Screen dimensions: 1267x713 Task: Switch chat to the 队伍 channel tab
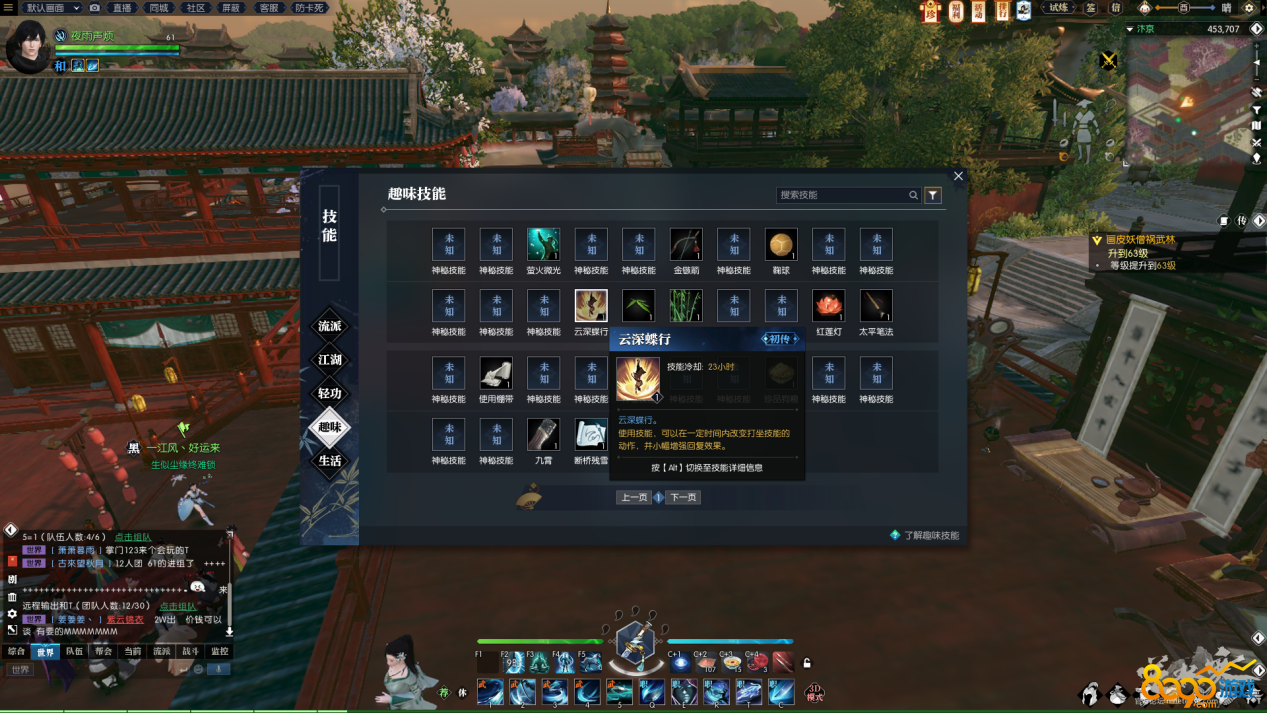(74, 651)
